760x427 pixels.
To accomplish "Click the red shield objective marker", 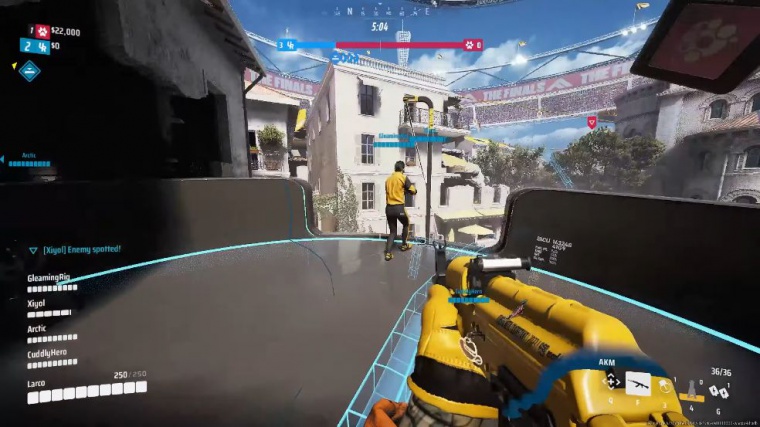I will click(x=591, y=122).
